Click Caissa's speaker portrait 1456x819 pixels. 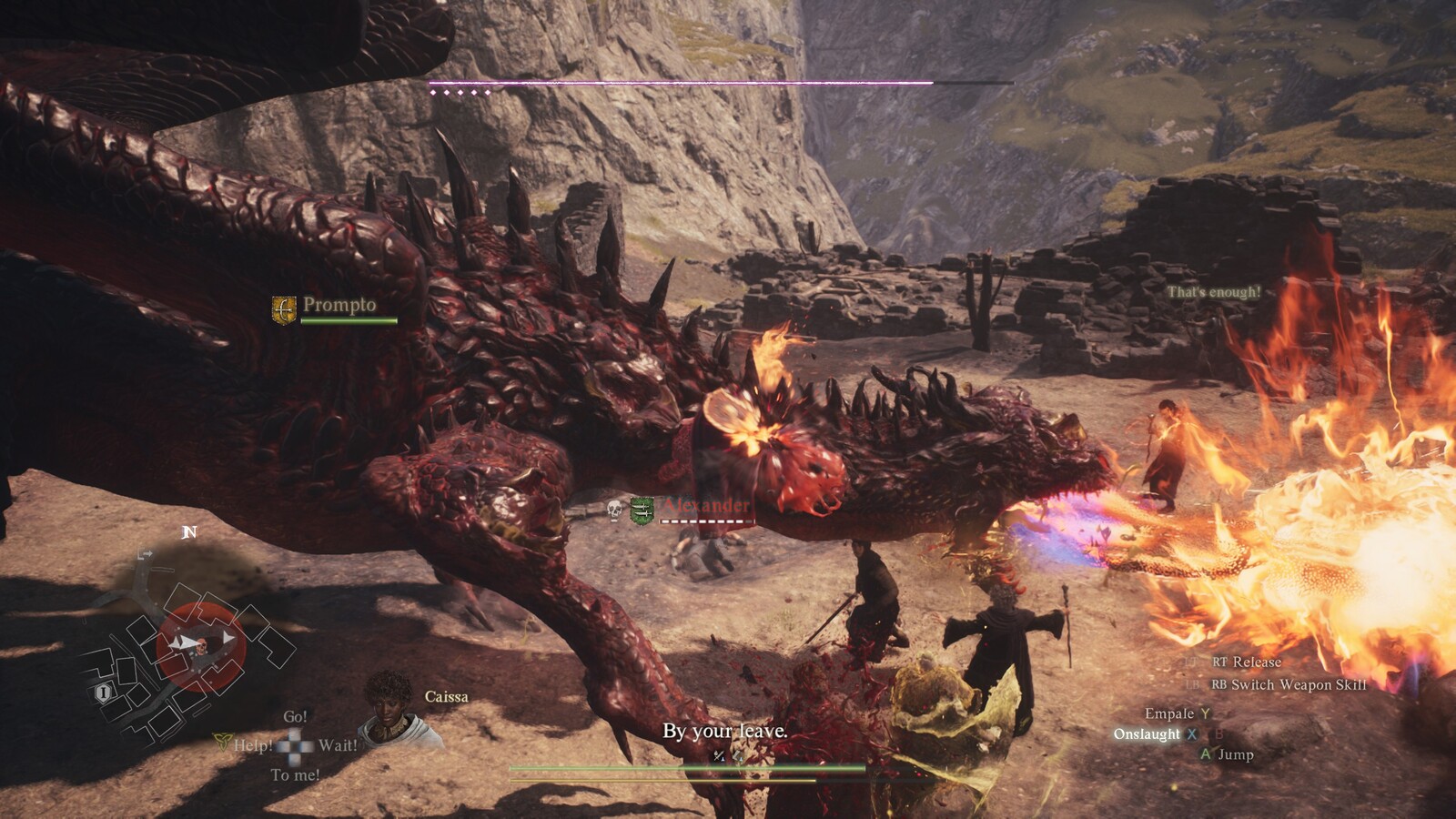(x=390, y=707)
